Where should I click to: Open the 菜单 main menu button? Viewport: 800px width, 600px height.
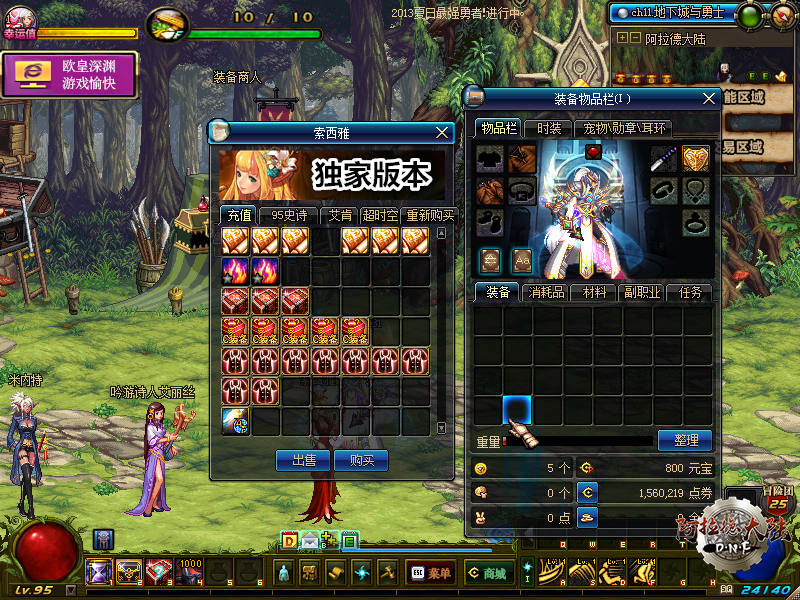[430, 573]
